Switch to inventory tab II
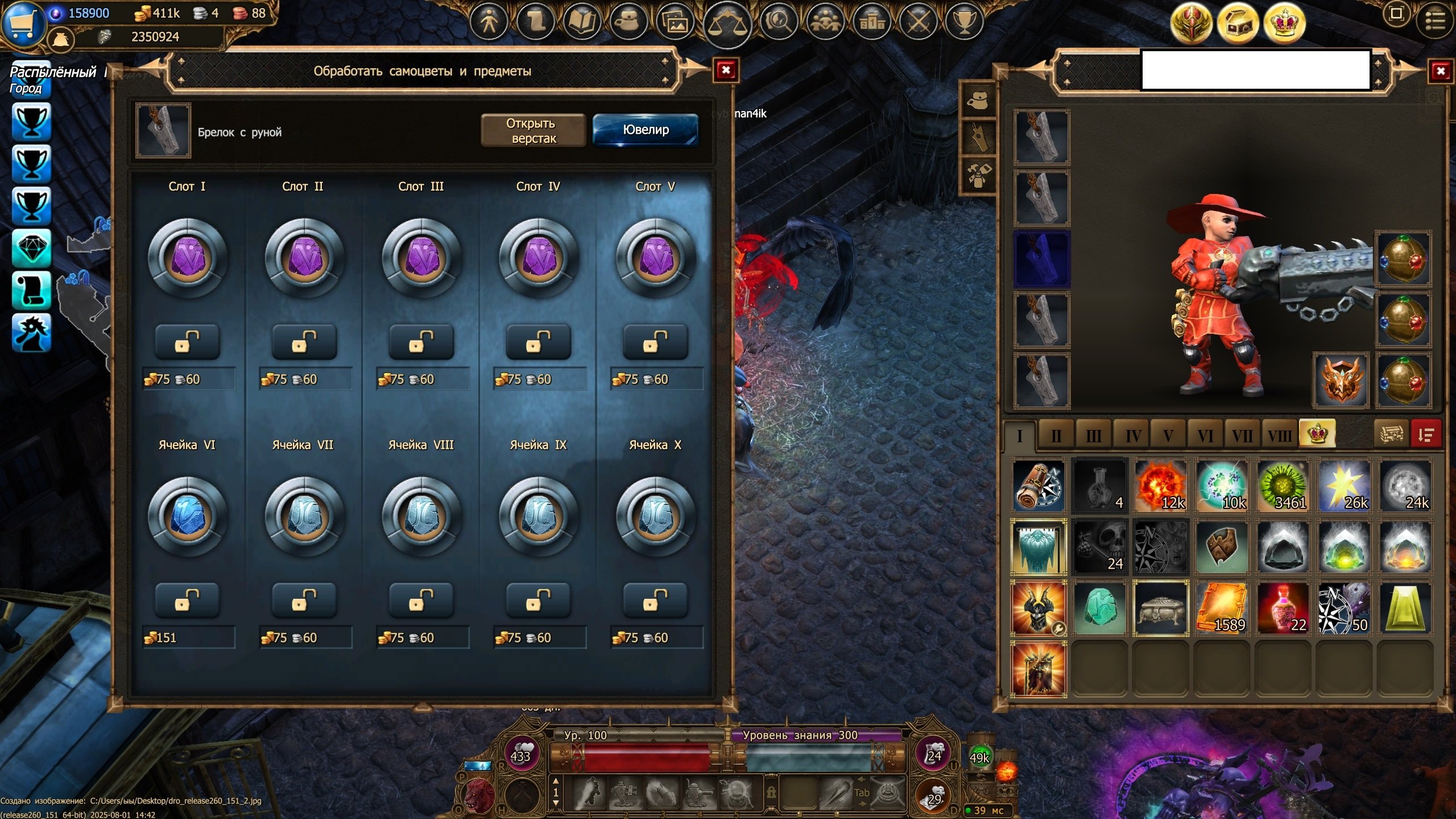 click(x=1056, y=436)
